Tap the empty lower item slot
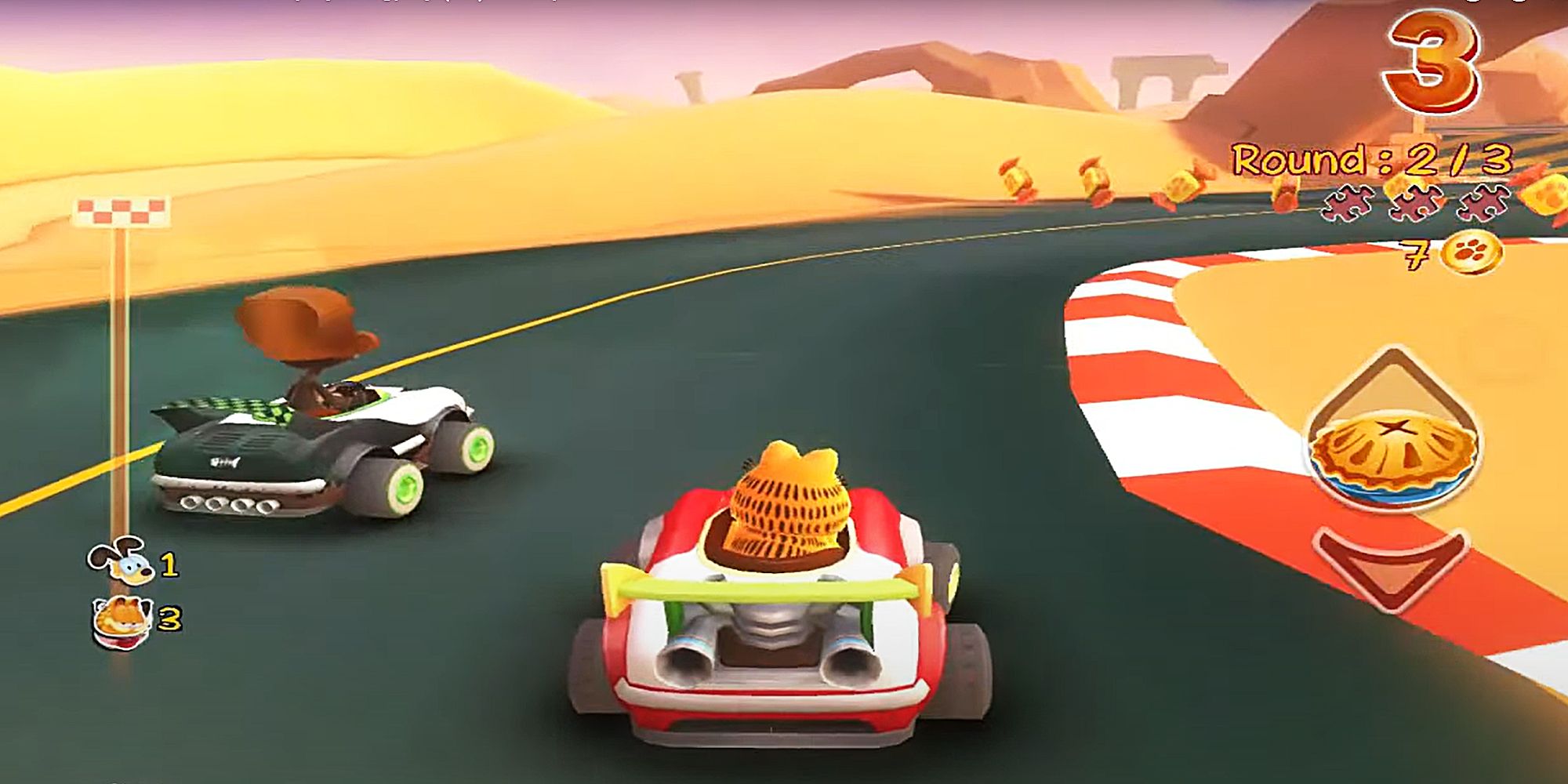Screen dimensions: 1568x784 [1389, 566]
